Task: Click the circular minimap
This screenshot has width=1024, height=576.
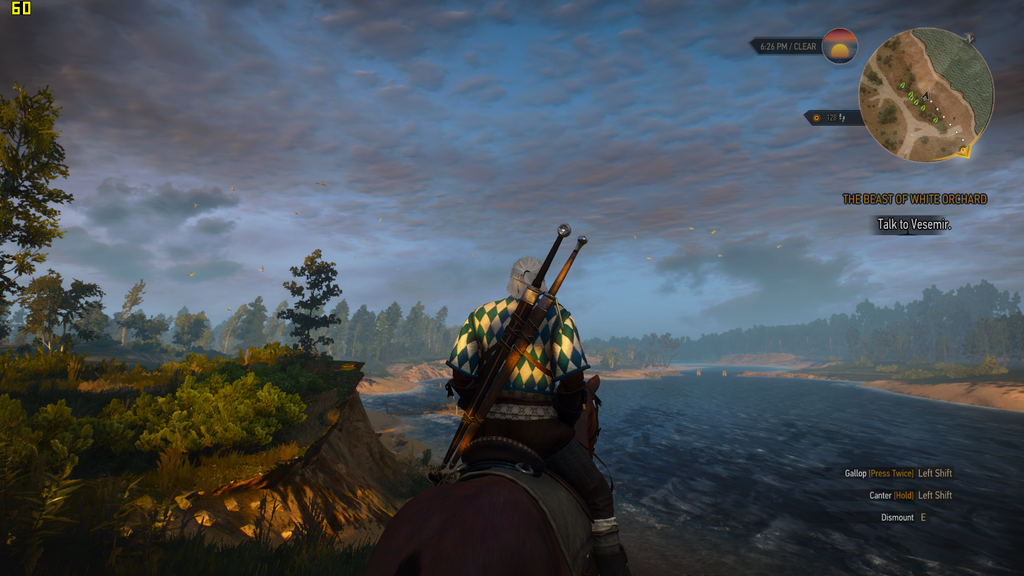Action: [x=925, y=94]
